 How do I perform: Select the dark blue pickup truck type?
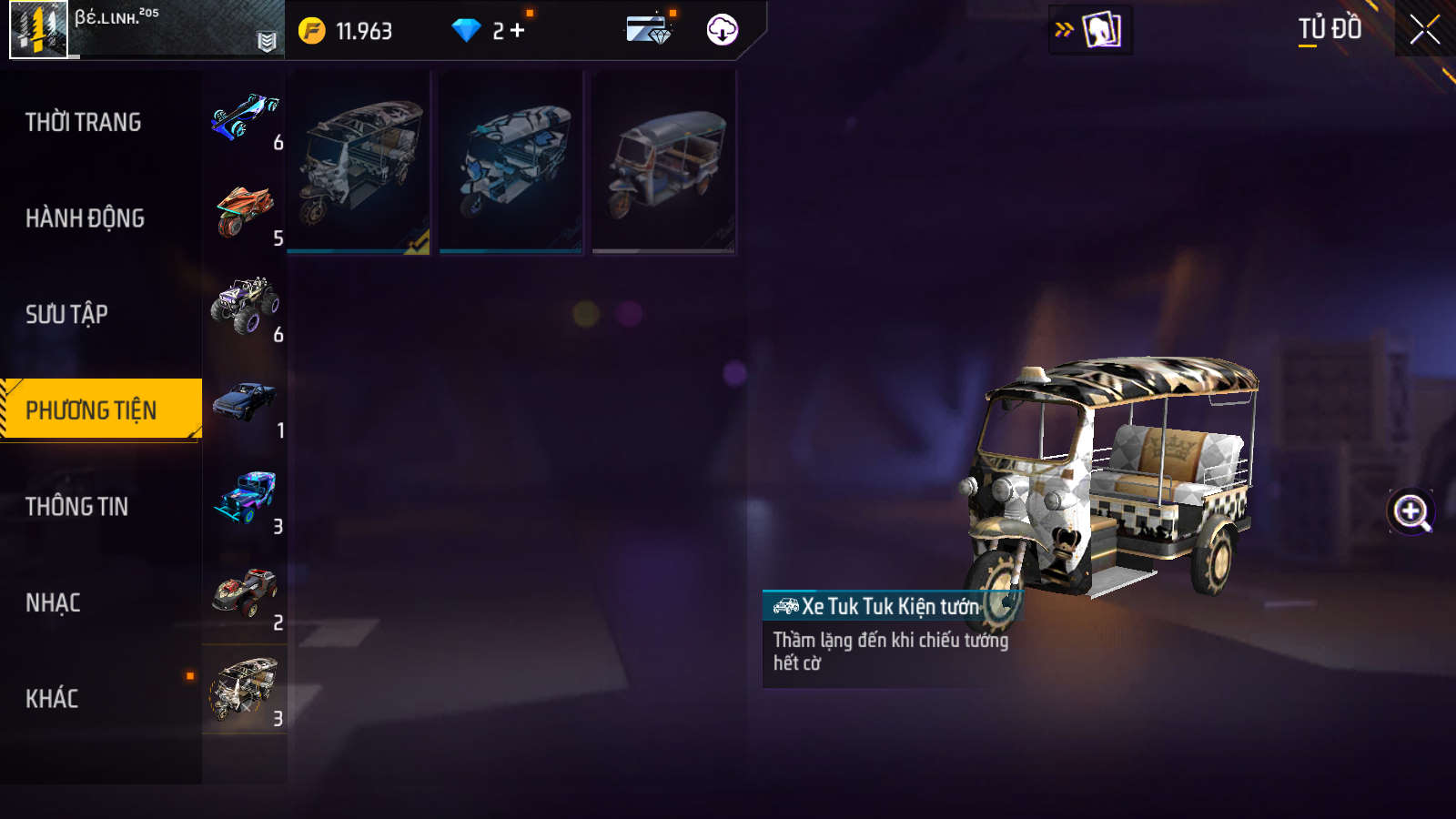tap(245, 403)
